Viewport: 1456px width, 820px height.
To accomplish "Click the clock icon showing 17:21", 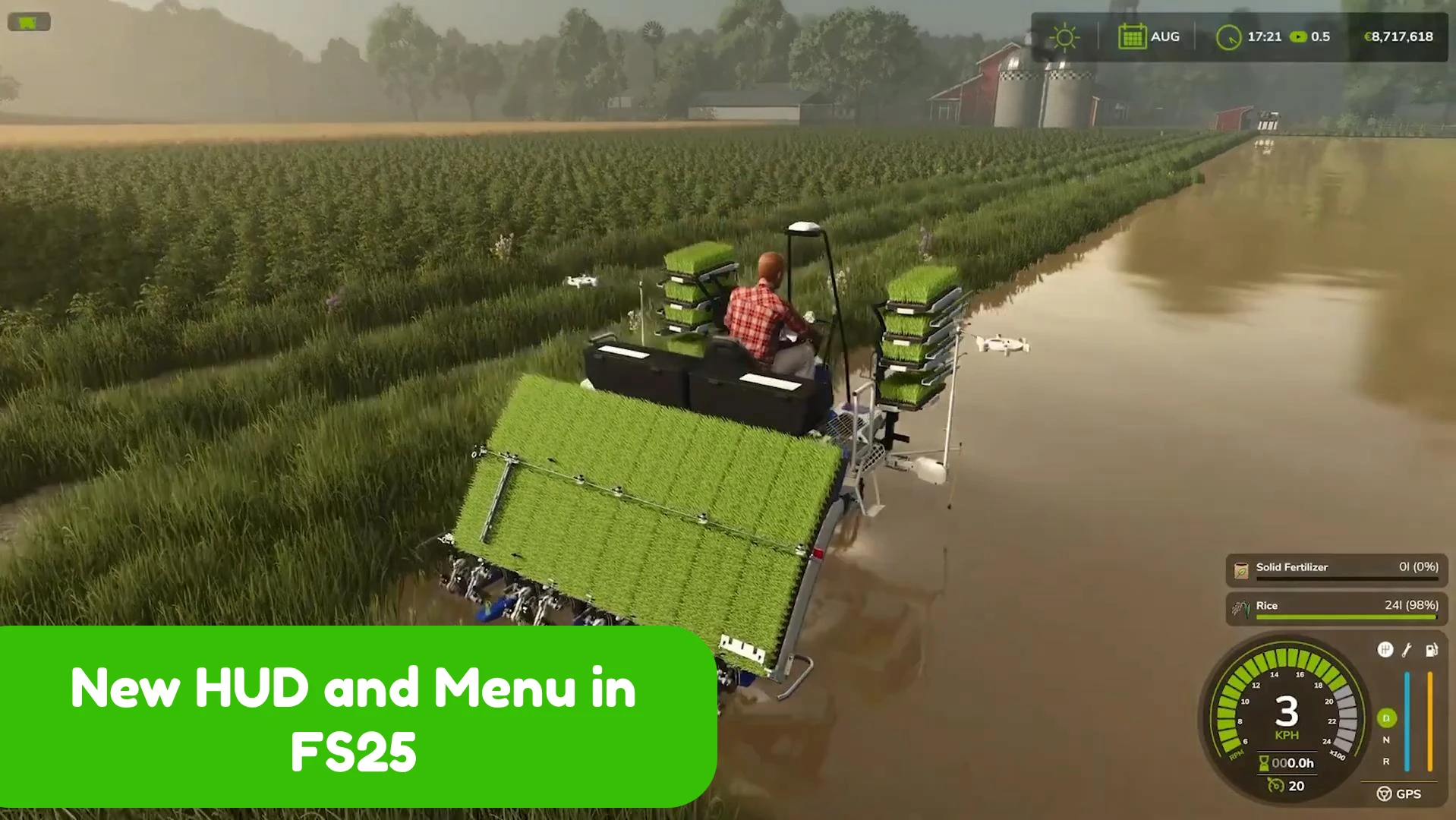I will point(1230,36).
